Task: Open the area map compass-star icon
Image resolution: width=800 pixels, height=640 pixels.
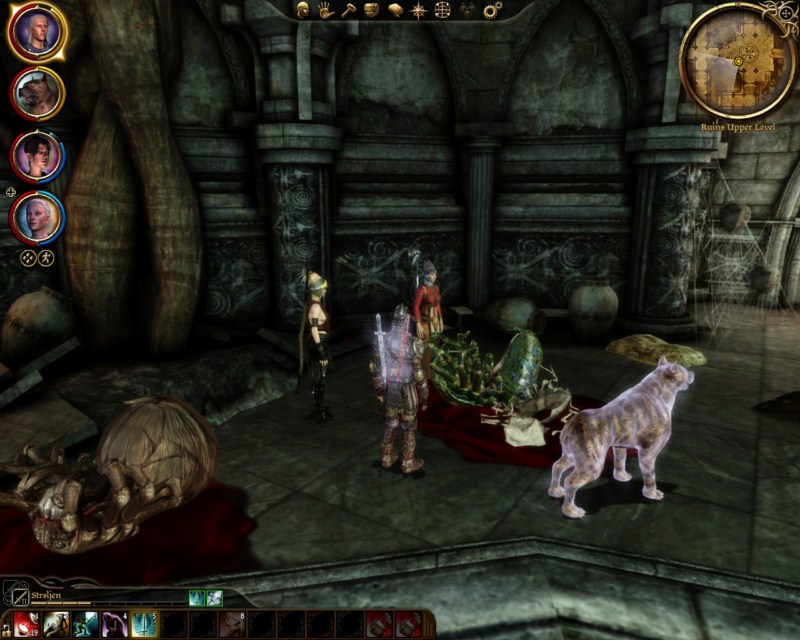Action: (x=418, y=9)
